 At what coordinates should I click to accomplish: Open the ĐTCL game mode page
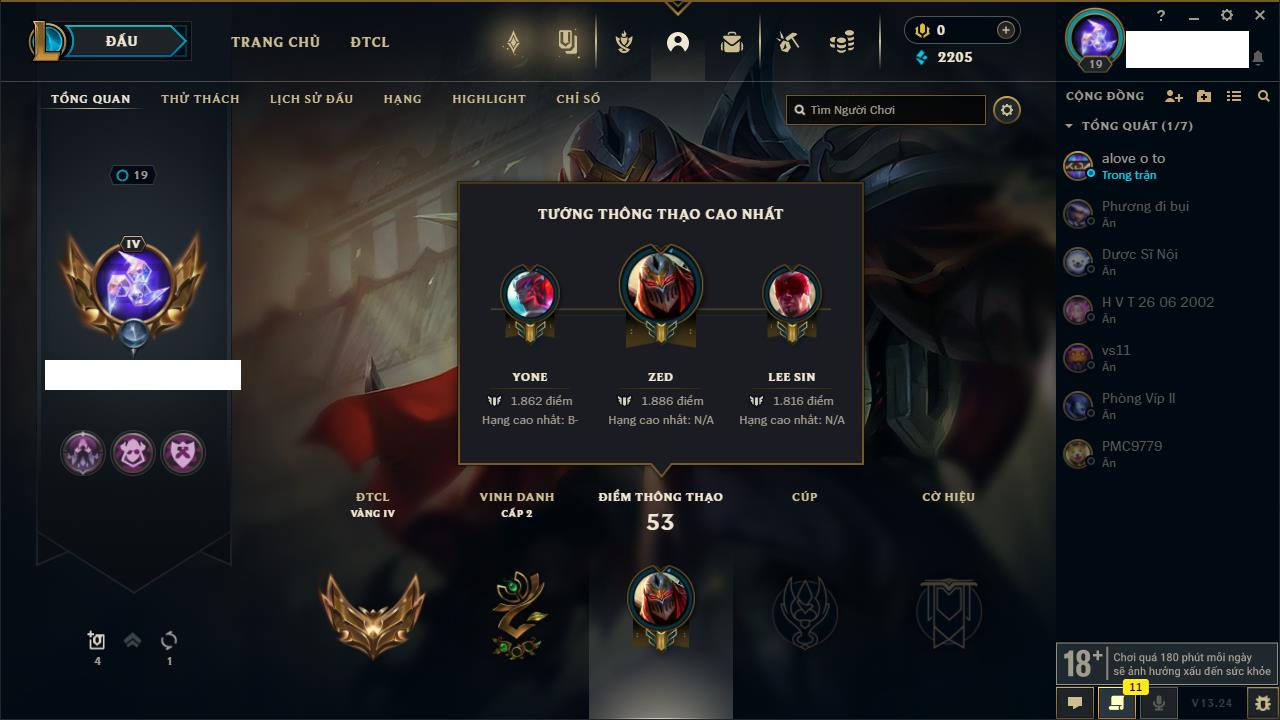click(x=370, y=42)
